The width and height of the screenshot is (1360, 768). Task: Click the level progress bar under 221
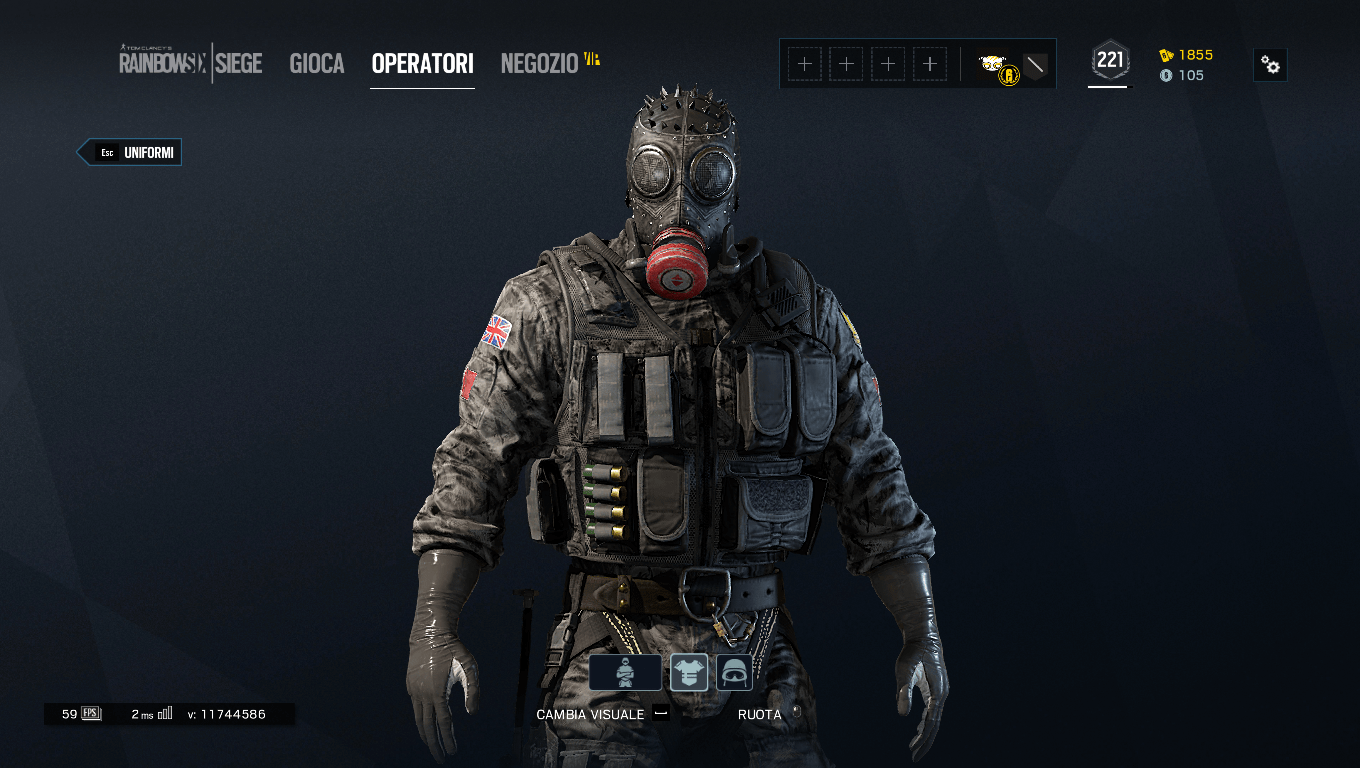[1108, 88]
